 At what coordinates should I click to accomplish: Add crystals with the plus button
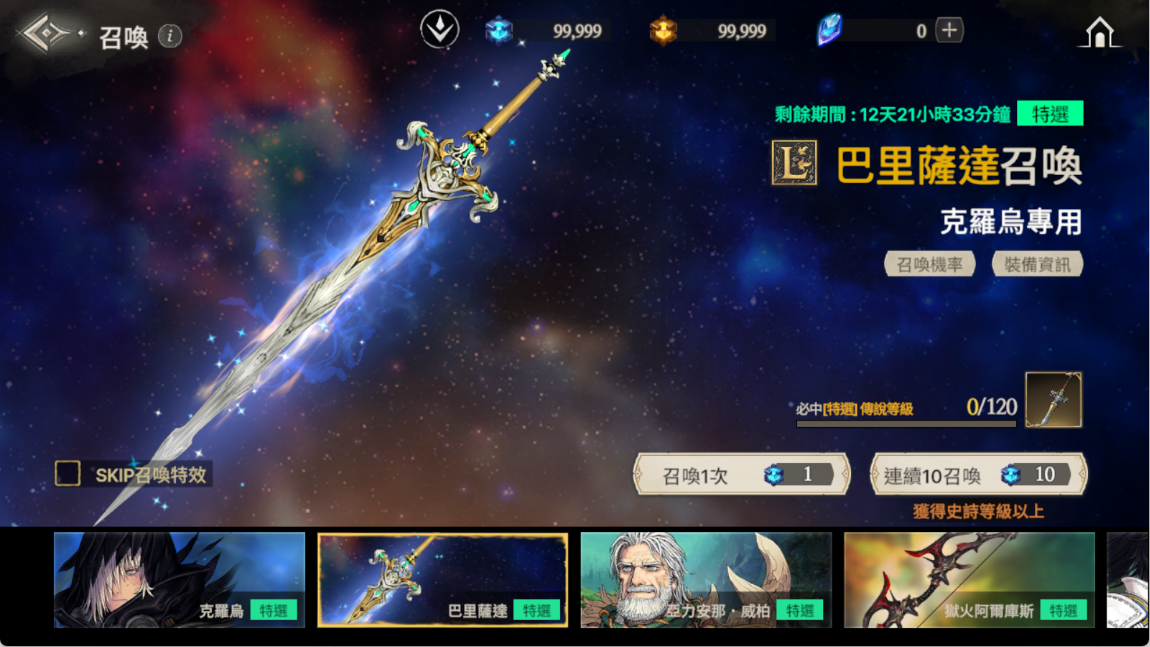coord(949,30)
